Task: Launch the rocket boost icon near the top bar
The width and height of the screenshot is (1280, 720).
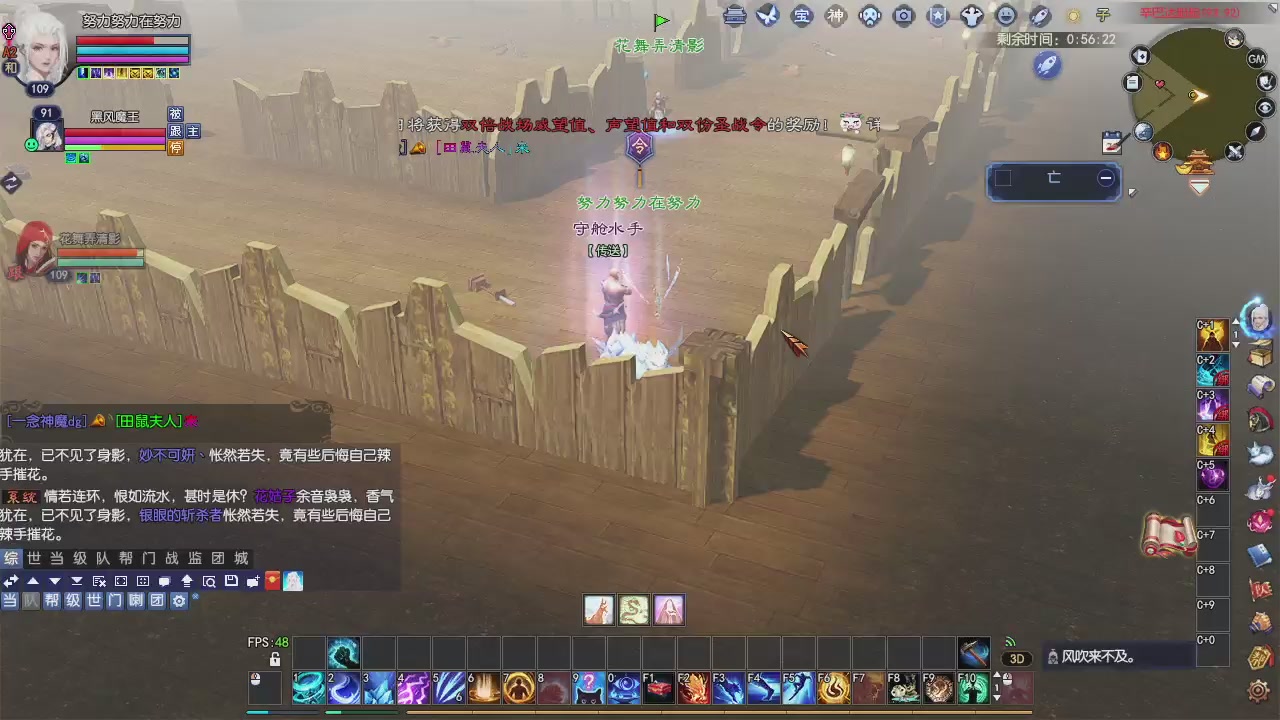Action: pos(1045,66)
